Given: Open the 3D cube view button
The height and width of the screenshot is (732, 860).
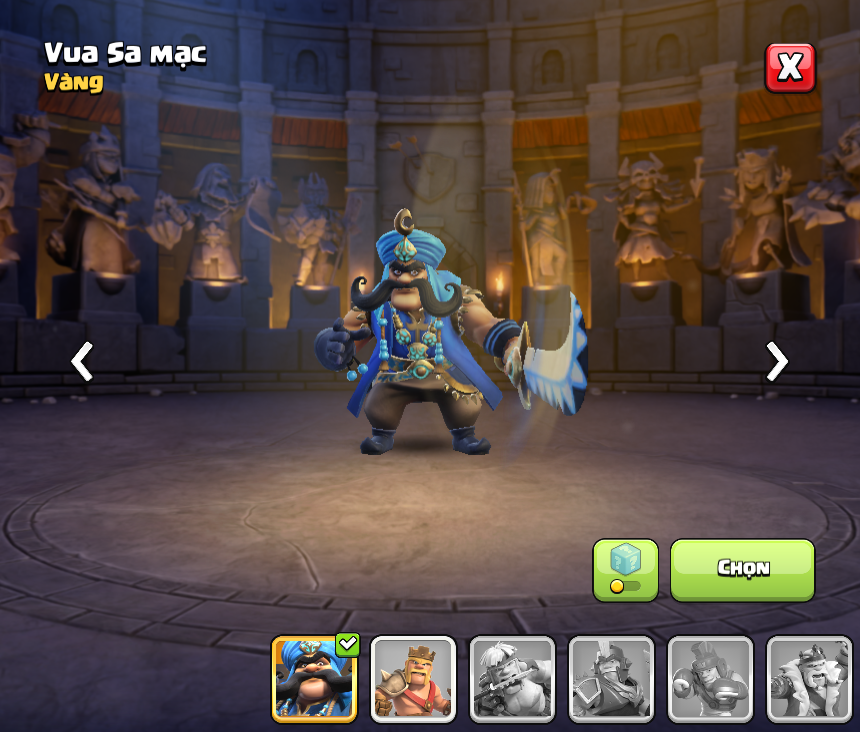Looking at the screenshot, I should click(x=625, y=569).
